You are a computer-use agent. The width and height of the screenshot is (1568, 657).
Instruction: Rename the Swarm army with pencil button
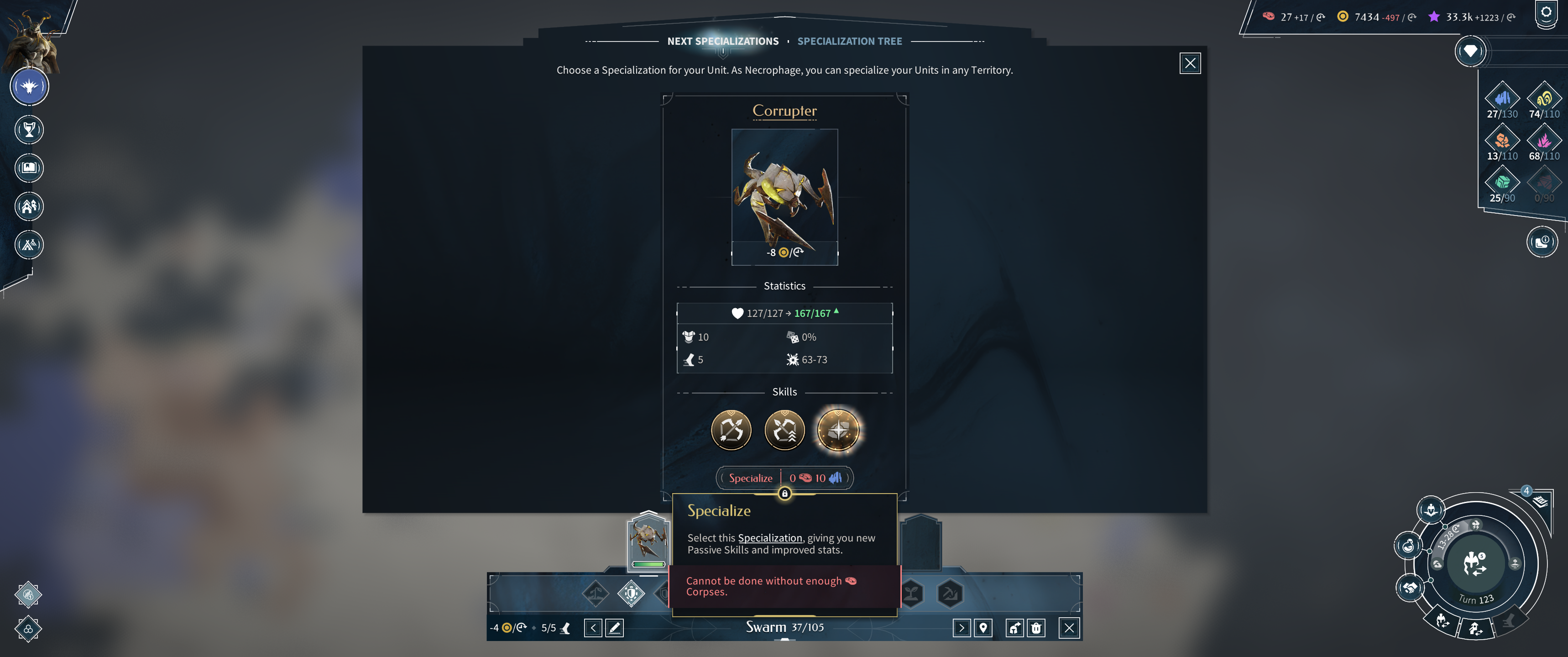pyautogui.click(x=615, y=628)
